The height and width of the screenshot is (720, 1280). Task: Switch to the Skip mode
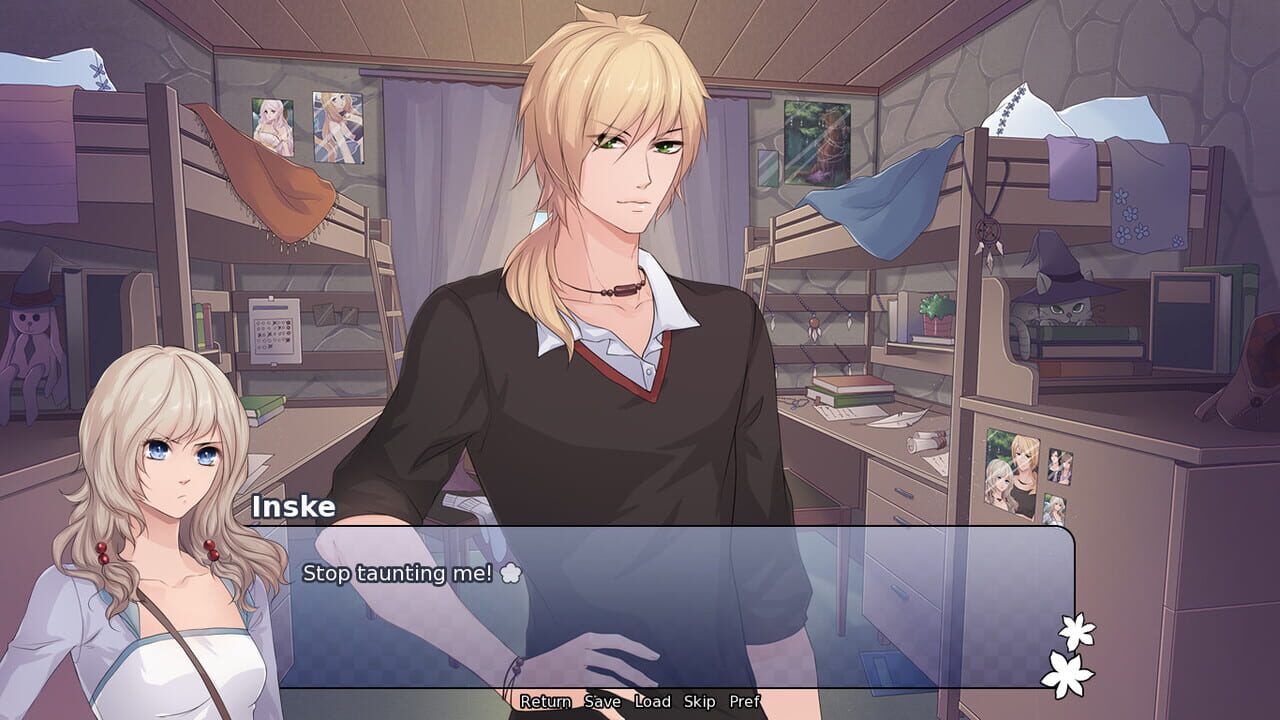tap(700, 702)
